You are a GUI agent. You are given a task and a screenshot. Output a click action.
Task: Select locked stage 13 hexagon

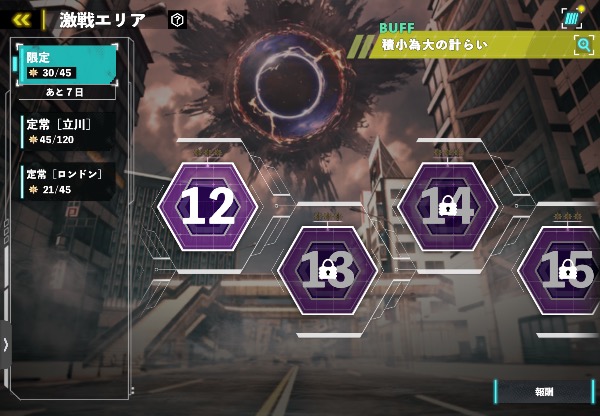pos(327,268)
